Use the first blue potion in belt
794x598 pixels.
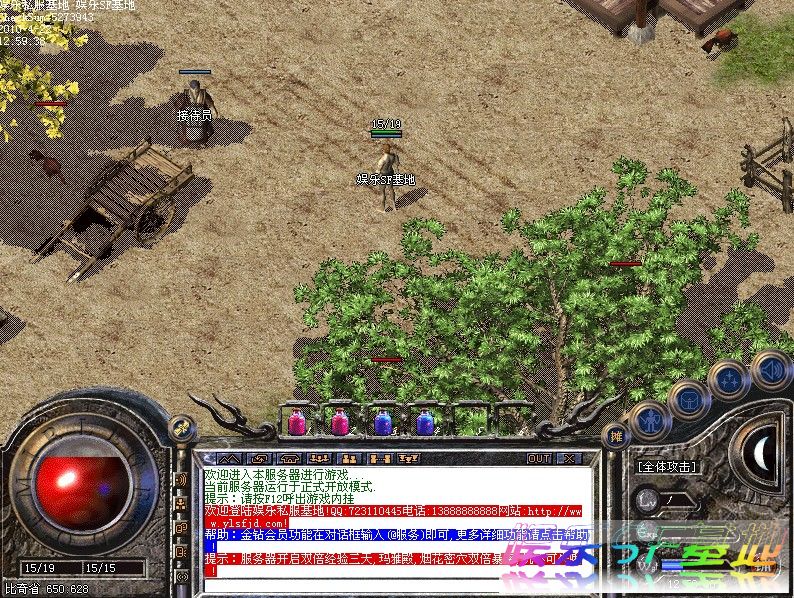pos(383,423)
